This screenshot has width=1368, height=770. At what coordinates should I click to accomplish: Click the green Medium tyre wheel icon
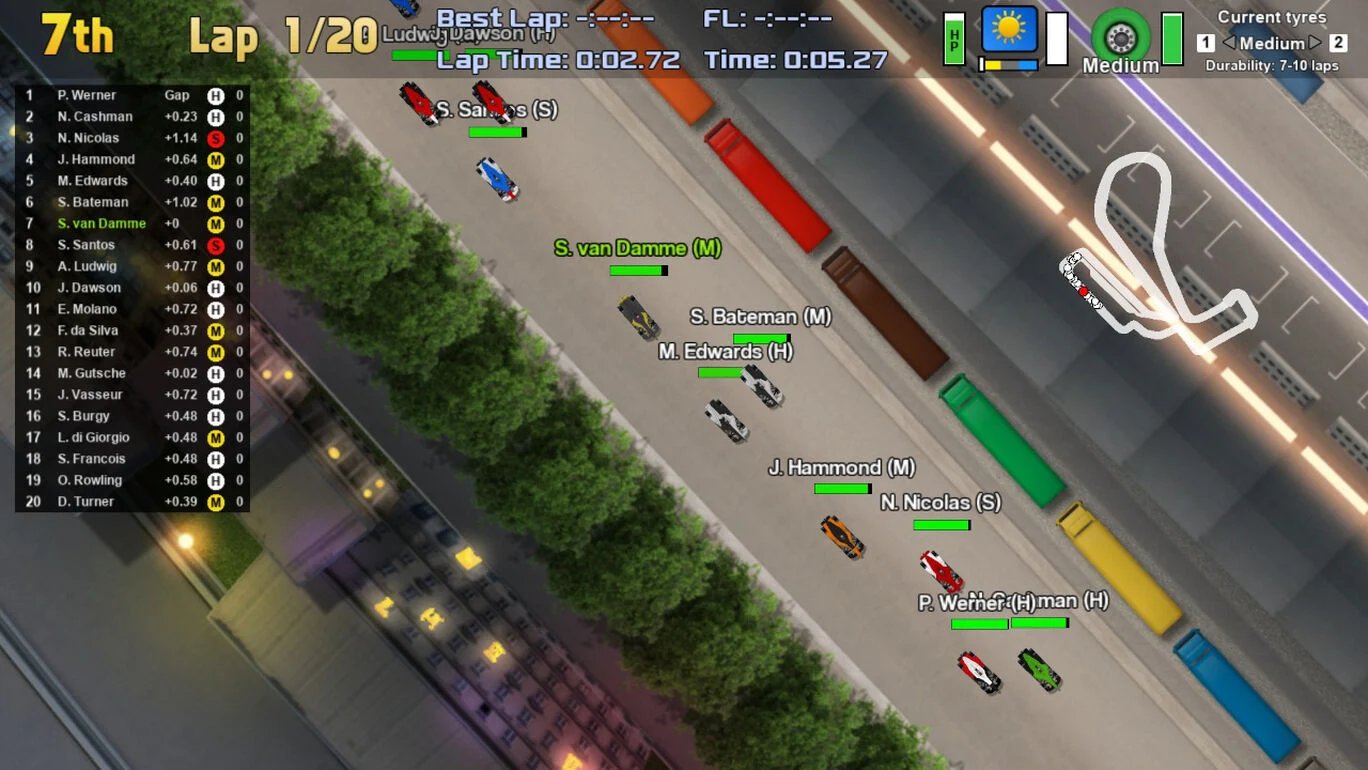click(x=1120, y=34)
